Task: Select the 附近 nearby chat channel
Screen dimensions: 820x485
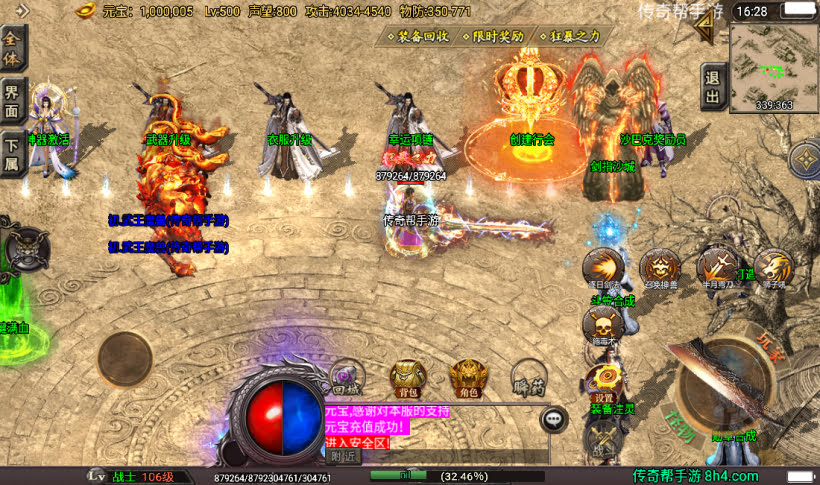Action: click(x=344, y=456)
